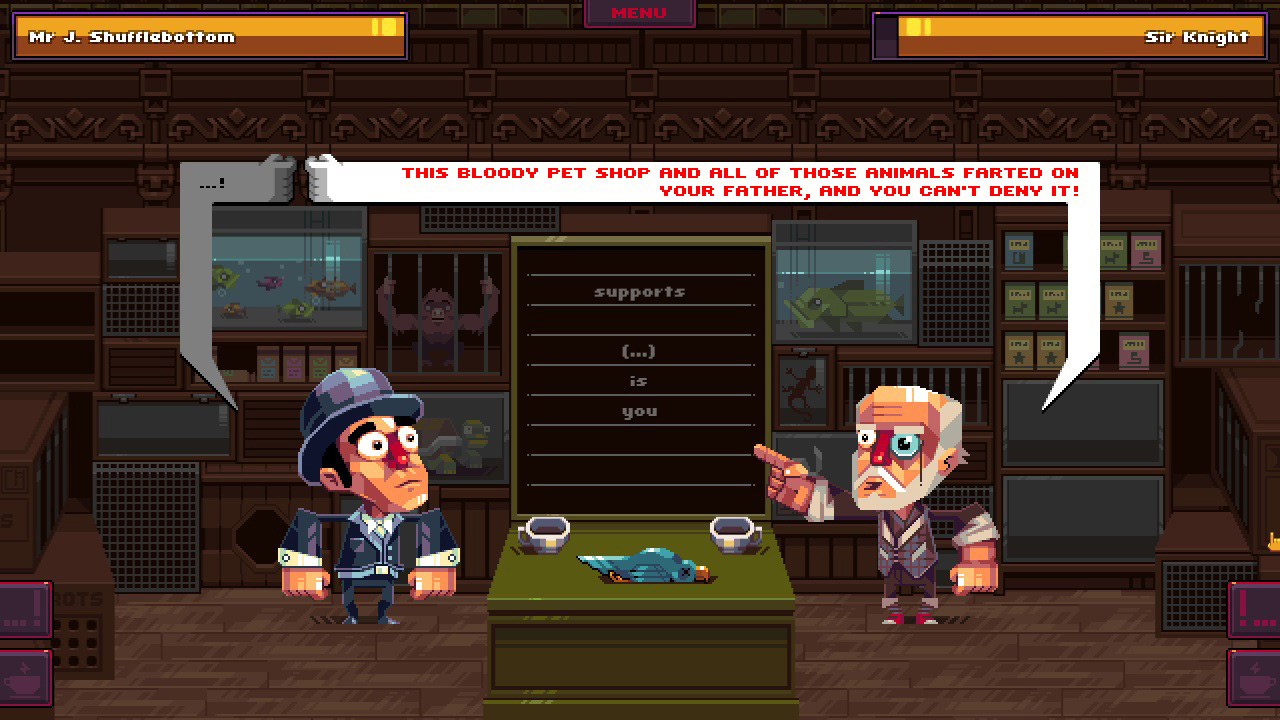Open the MENU banner at top center
The width and height of the screenshot is (1280, 720).
pyautogui.click(x=640, y=13)
